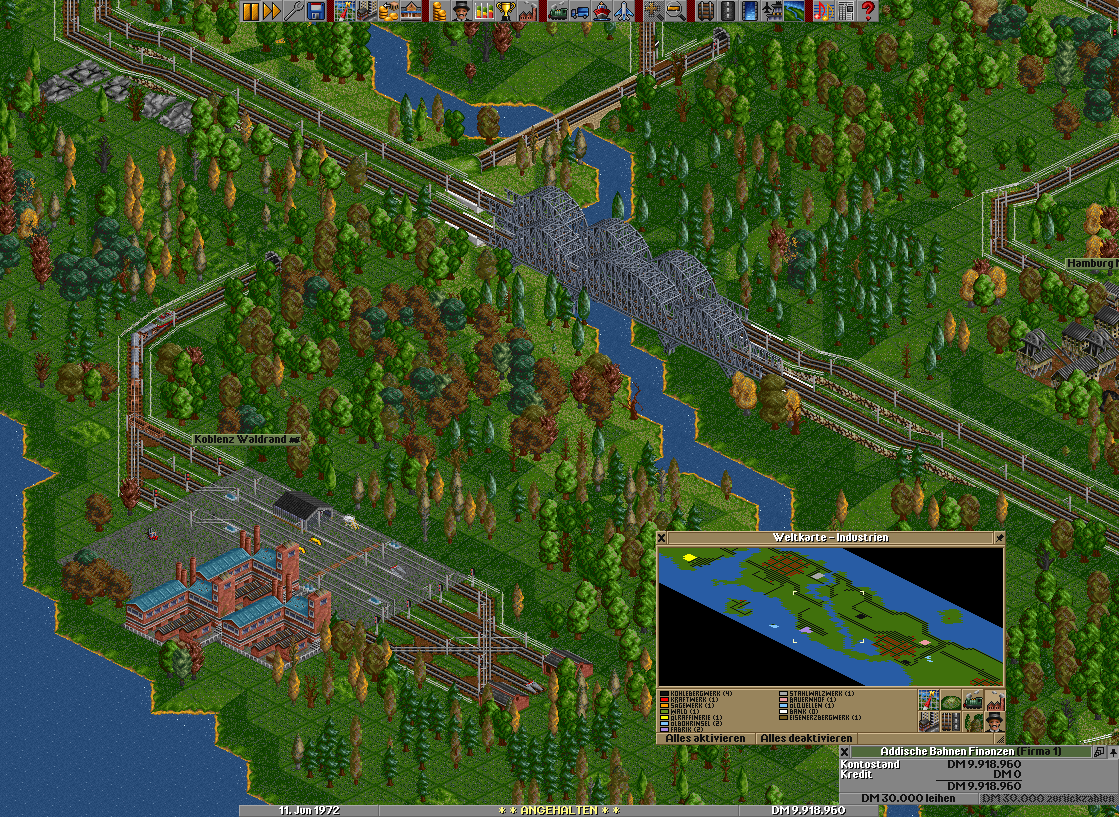Close the Addische Bahnen Finanzen window
Viewport: 1119px width, 817px height.
coord(845,751)
